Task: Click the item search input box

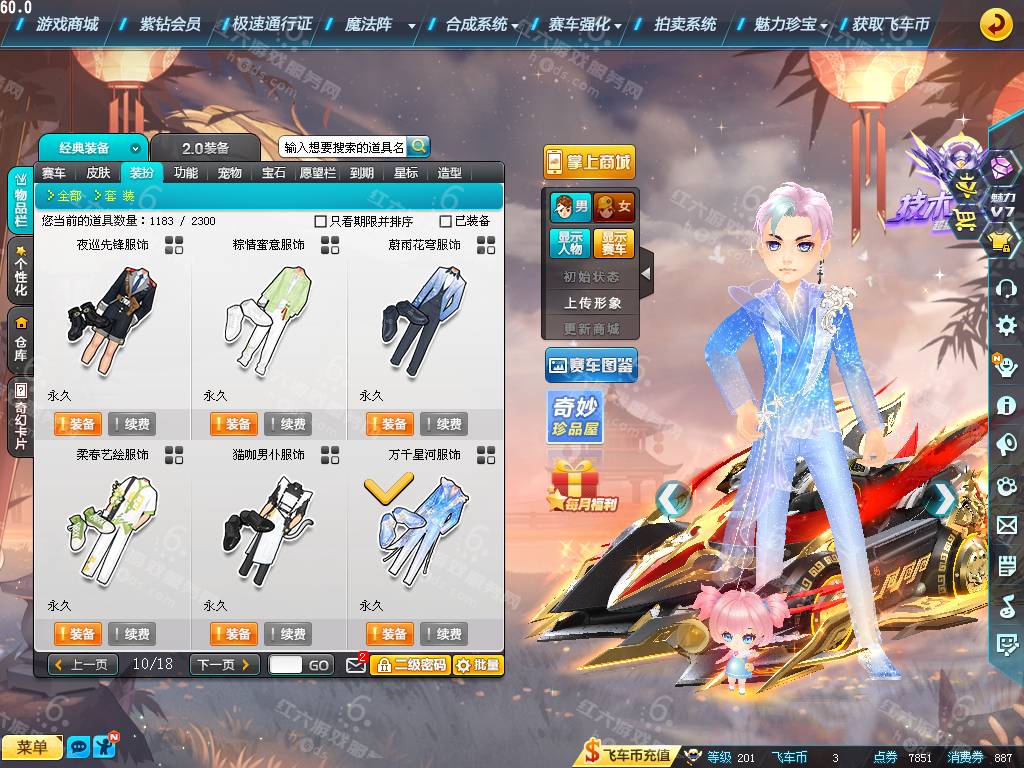Action: 344,147
